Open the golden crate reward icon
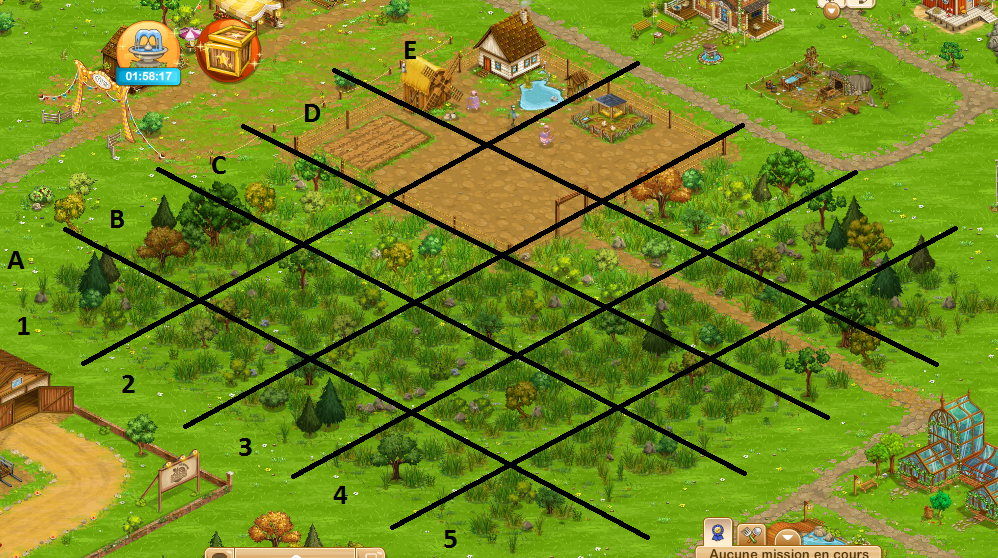Image resolution: width=998 pixels, height=558 pixels. pyautogui.click(x=227, y=50)
